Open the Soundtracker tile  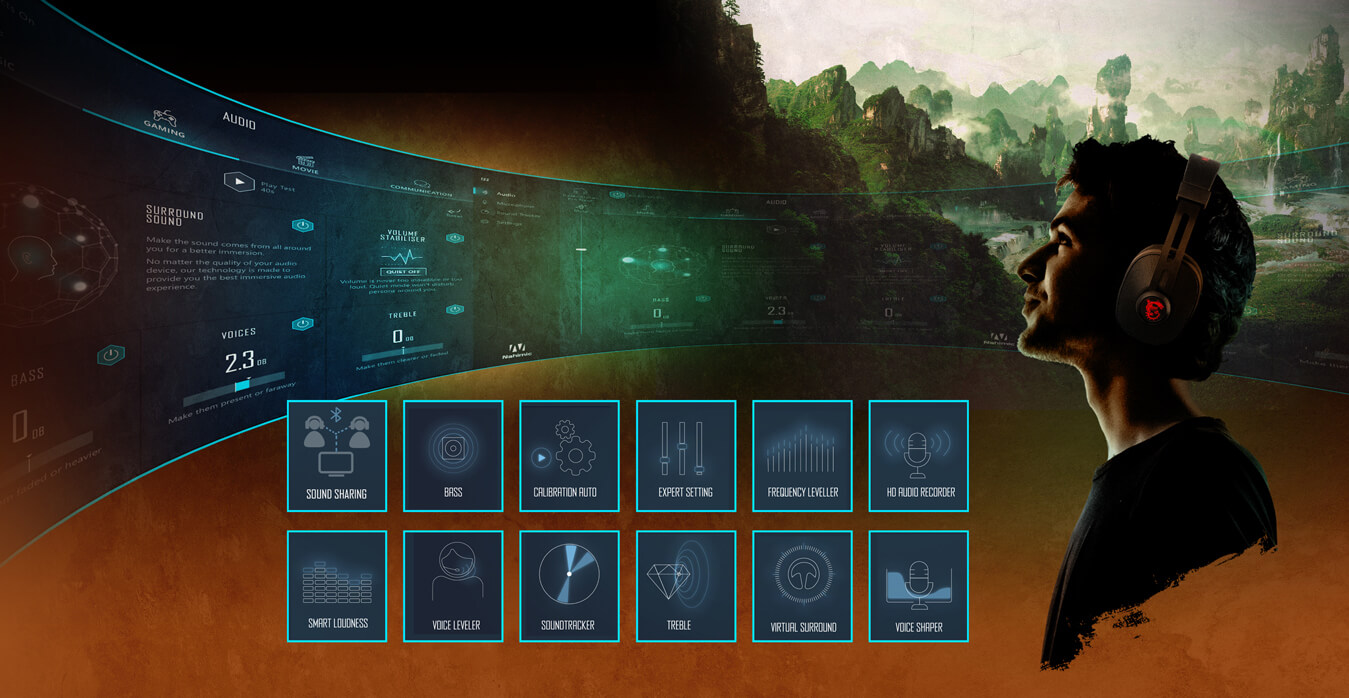point(569,585)
